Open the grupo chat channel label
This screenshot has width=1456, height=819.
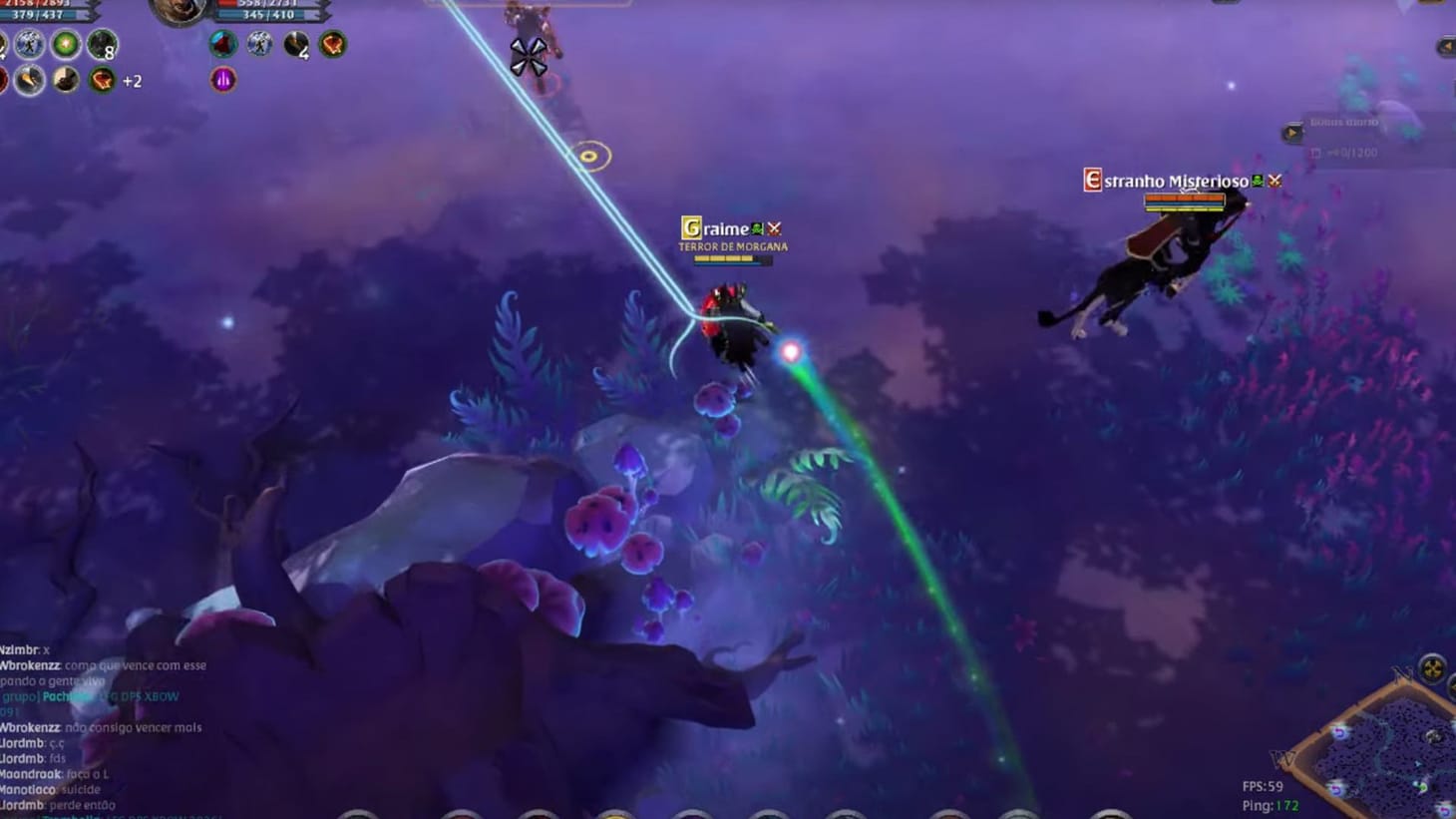[x=20, y=697]
